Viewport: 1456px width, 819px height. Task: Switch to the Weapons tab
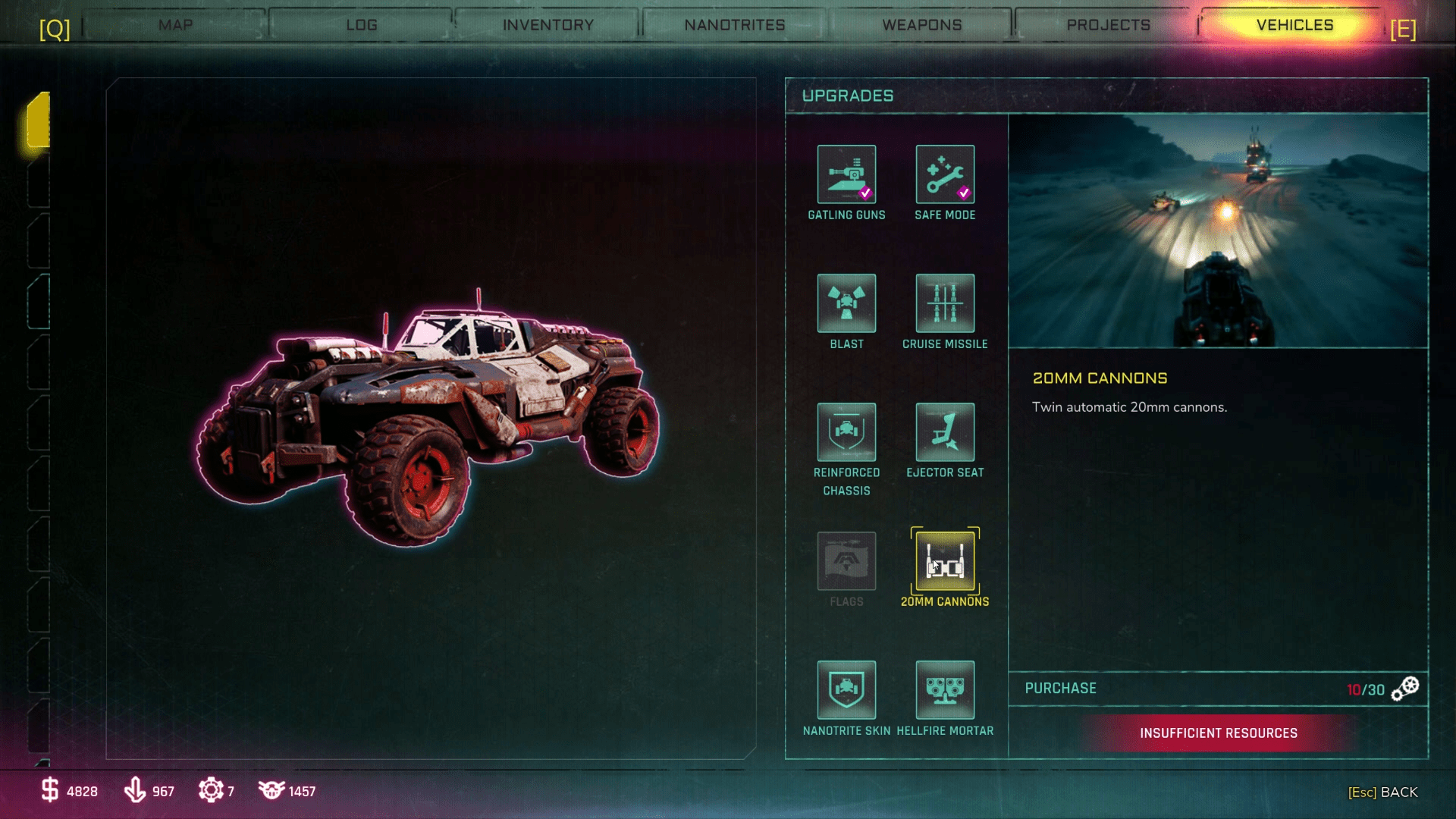click(921, 24)
